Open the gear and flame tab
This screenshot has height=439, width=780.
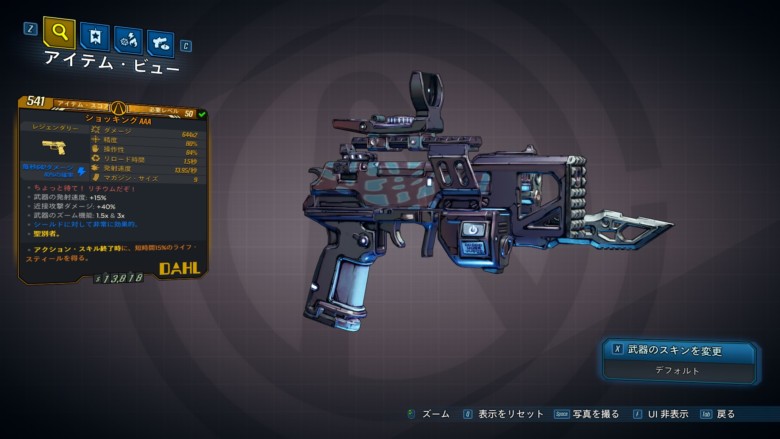128,41
